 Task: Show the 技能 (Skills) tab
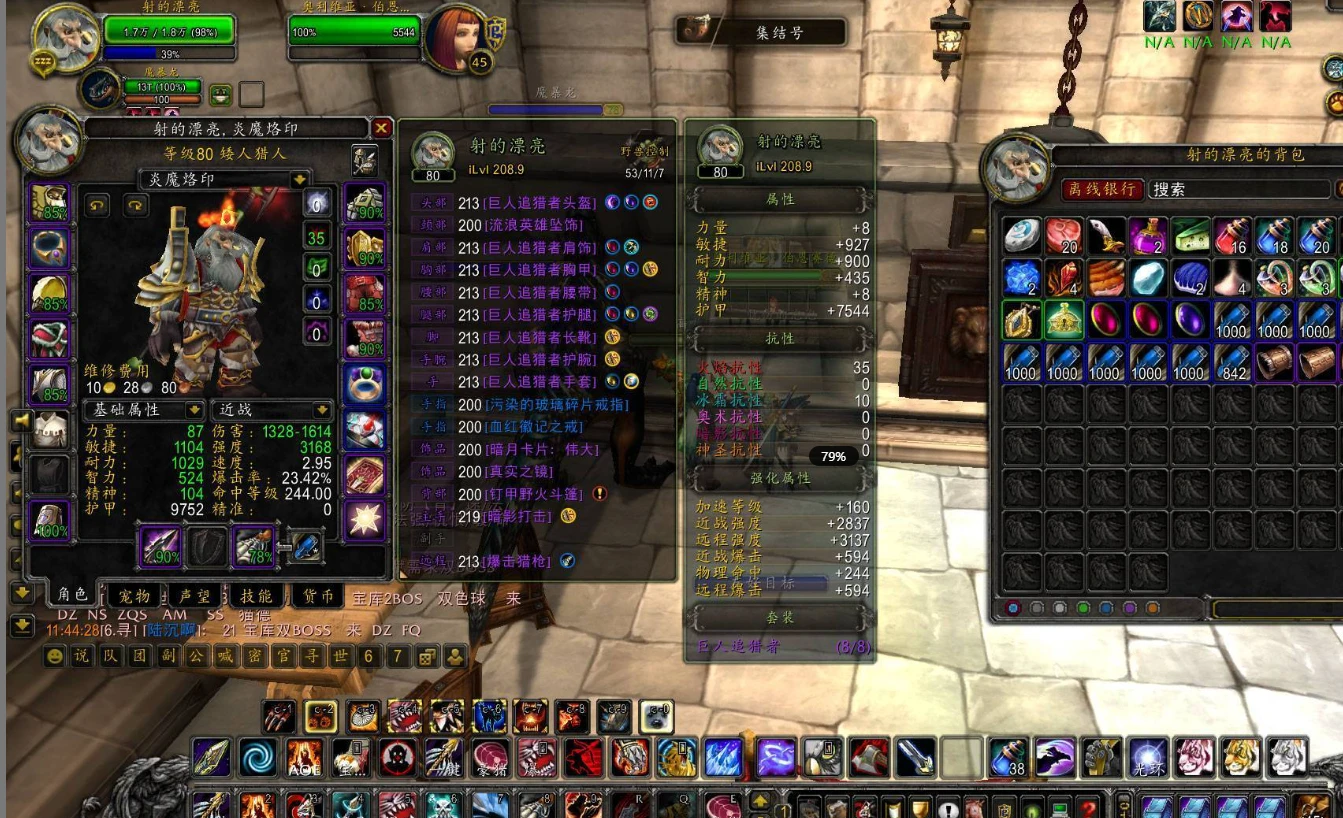(x=257, y=596)
